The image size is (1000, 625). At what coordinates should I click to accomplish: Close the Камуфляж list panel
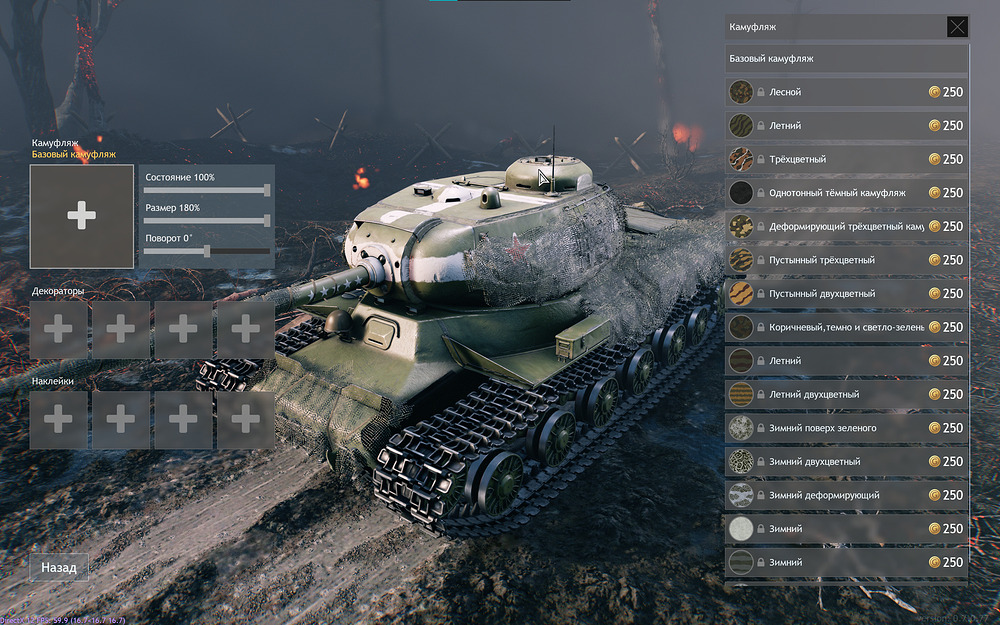[957, 27]
